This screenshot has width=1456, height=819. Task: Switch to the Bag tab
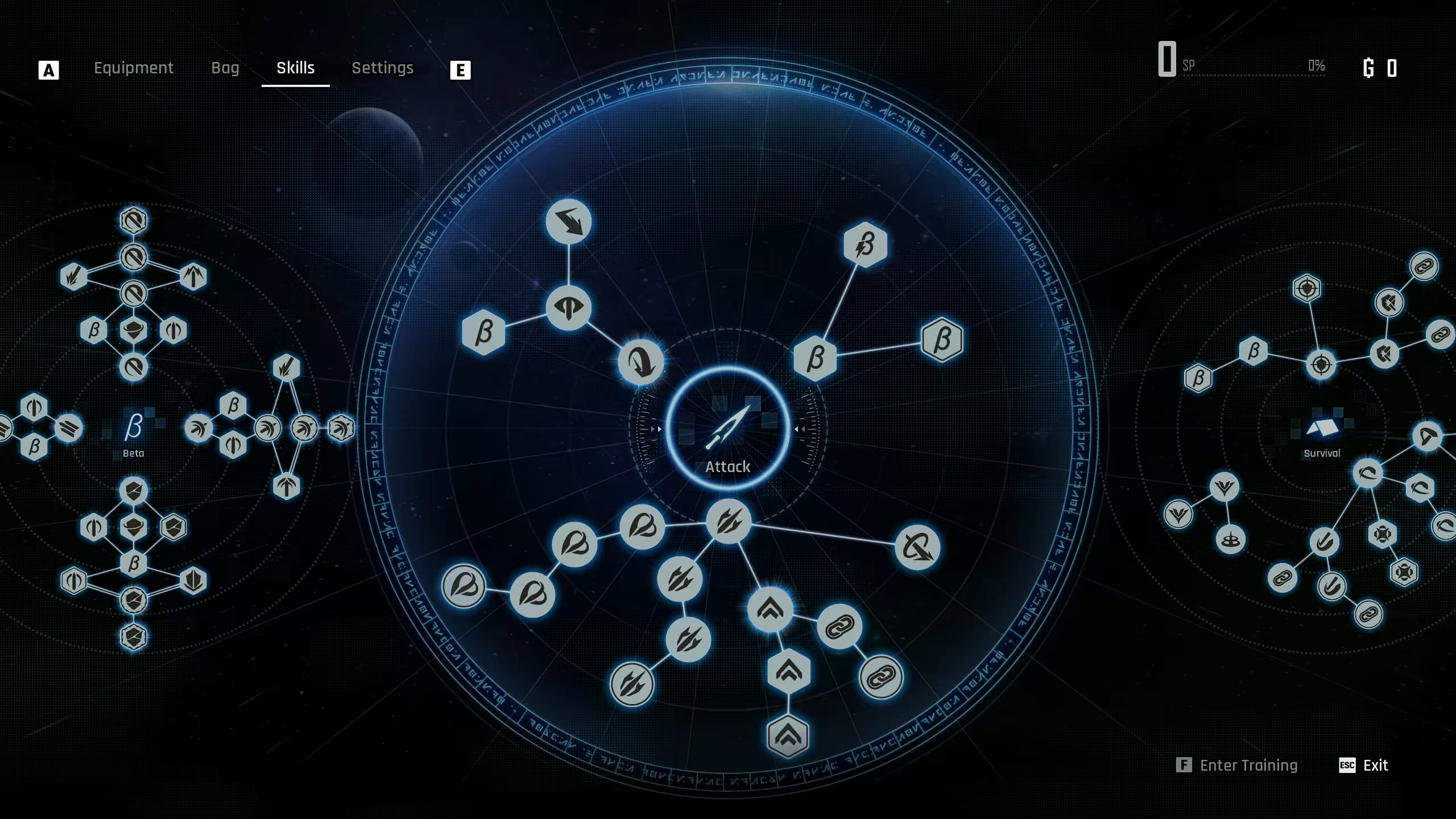[225, 68]
